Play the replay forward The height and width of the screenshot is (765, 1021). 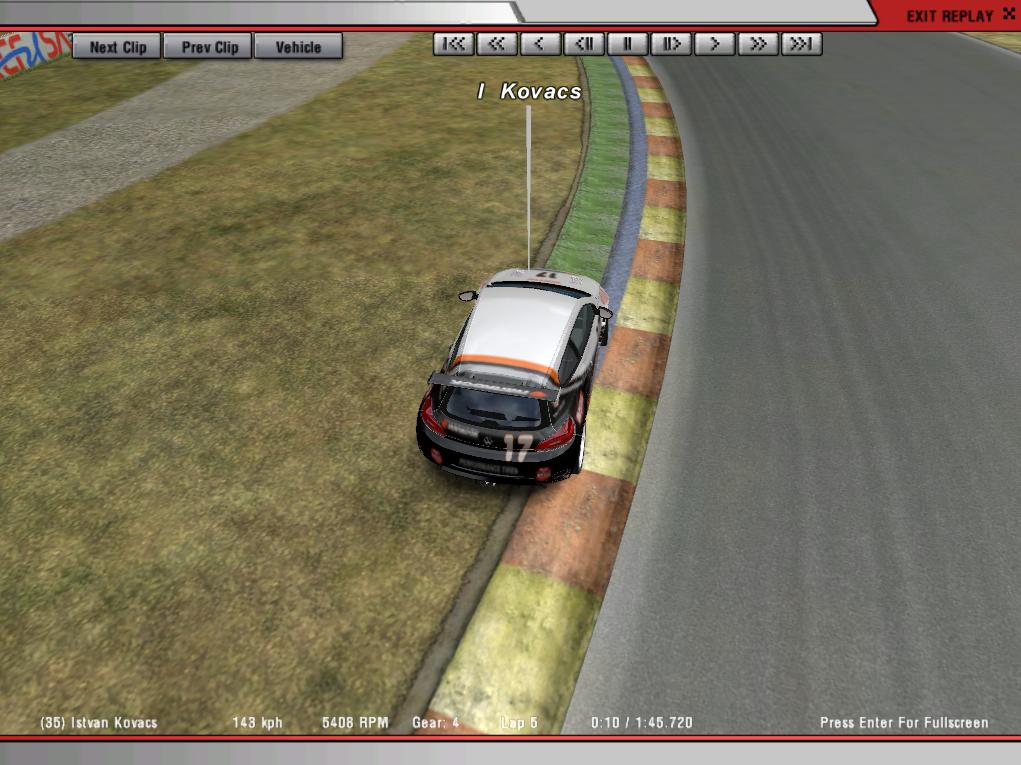(x=715, y=44)
